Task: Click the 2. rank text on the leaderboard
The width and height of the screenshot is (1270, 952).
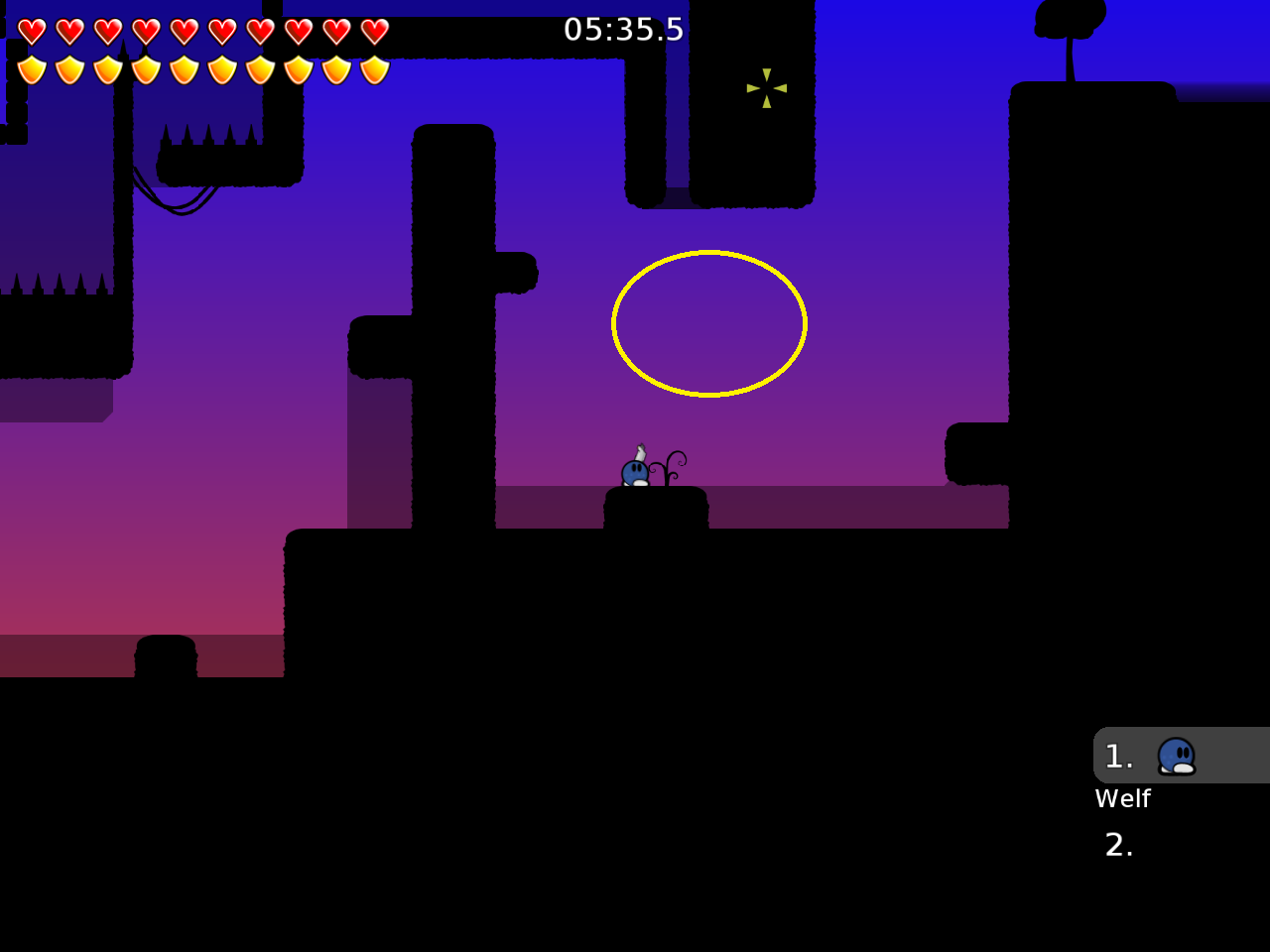Action: (1119, 845)
